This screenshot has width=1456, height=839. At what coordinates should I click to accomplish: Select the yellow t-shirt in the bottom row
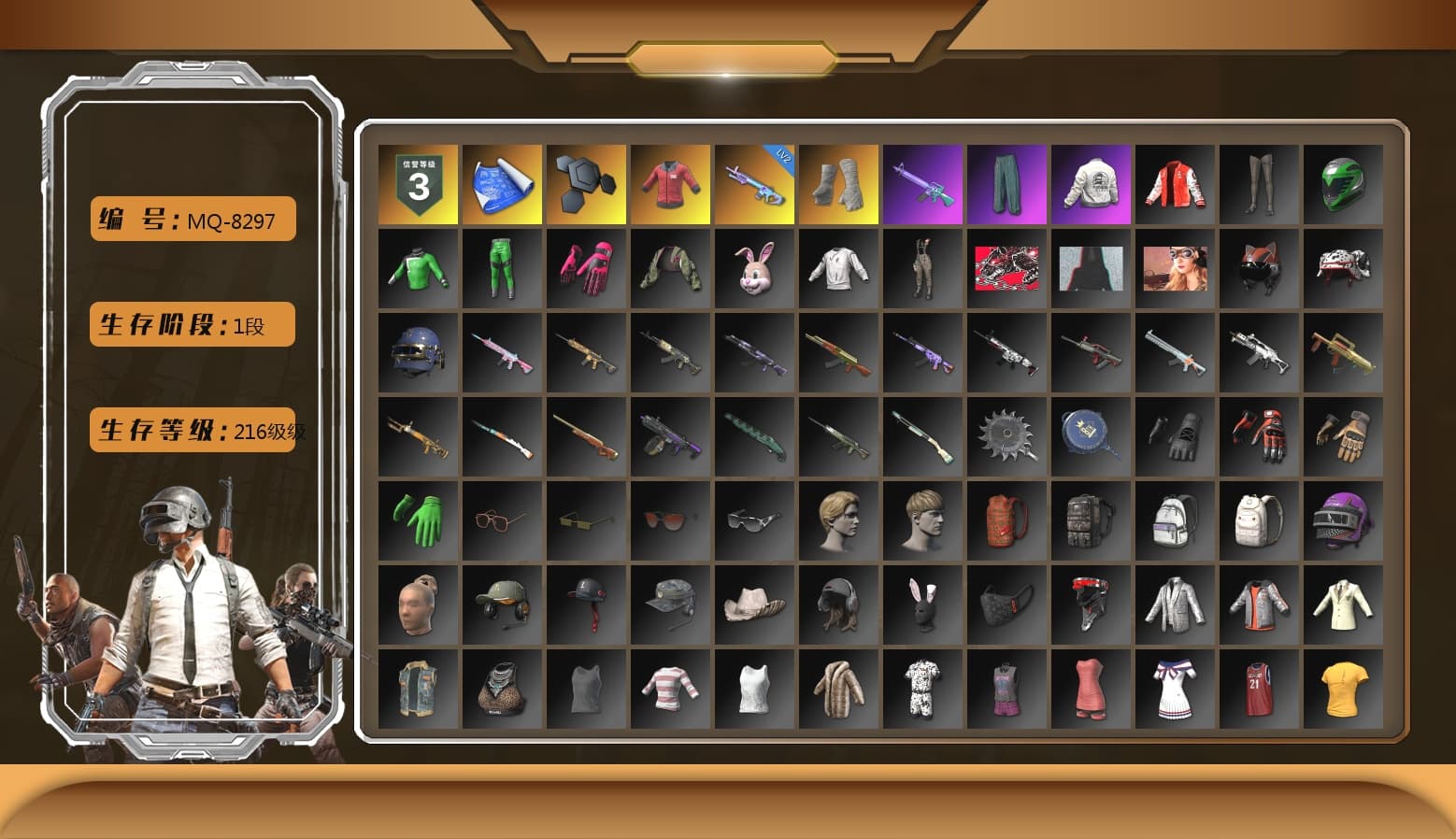tap(1343, 689)
